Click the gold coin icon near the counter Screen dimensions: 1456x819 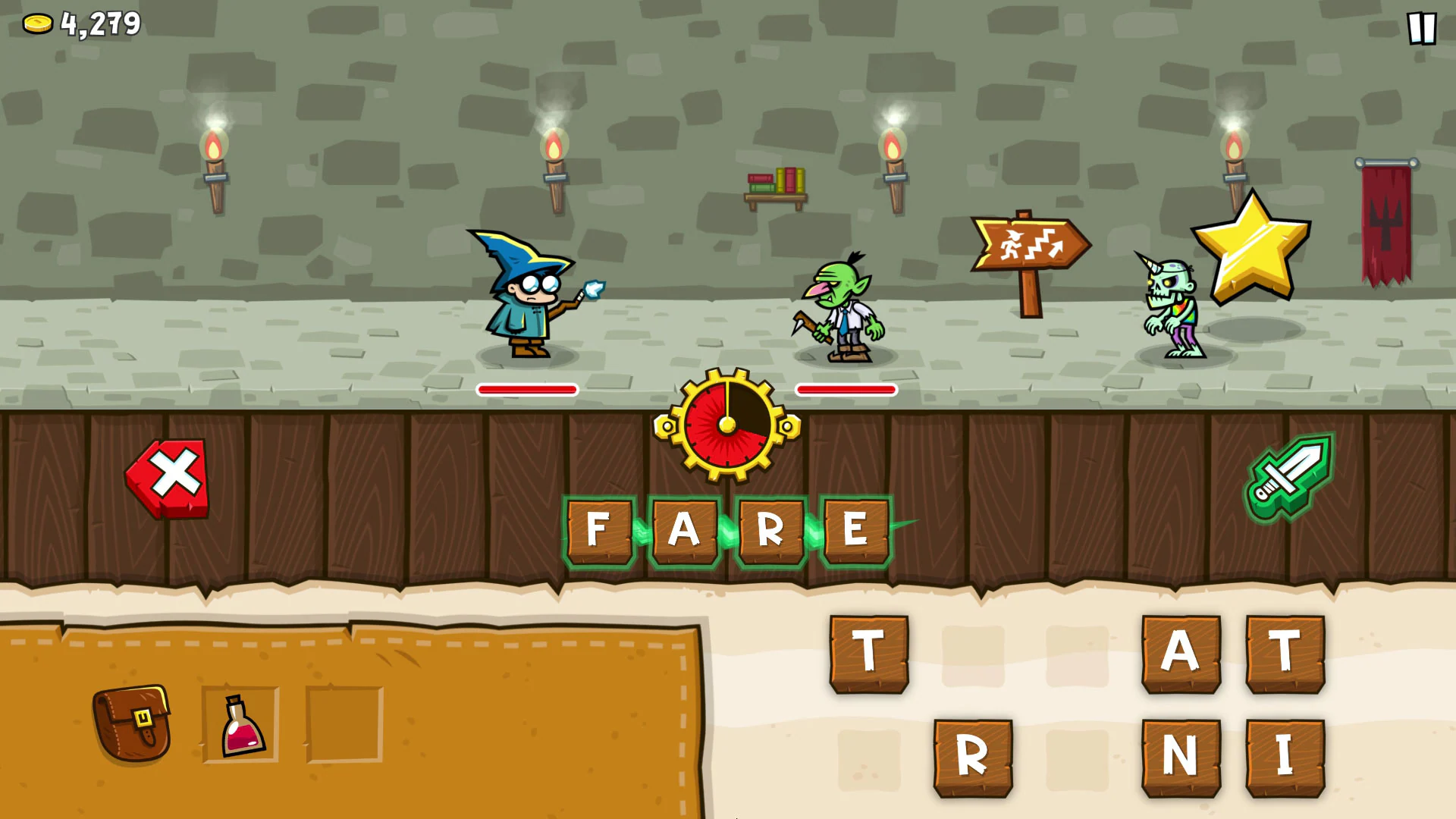36,24
